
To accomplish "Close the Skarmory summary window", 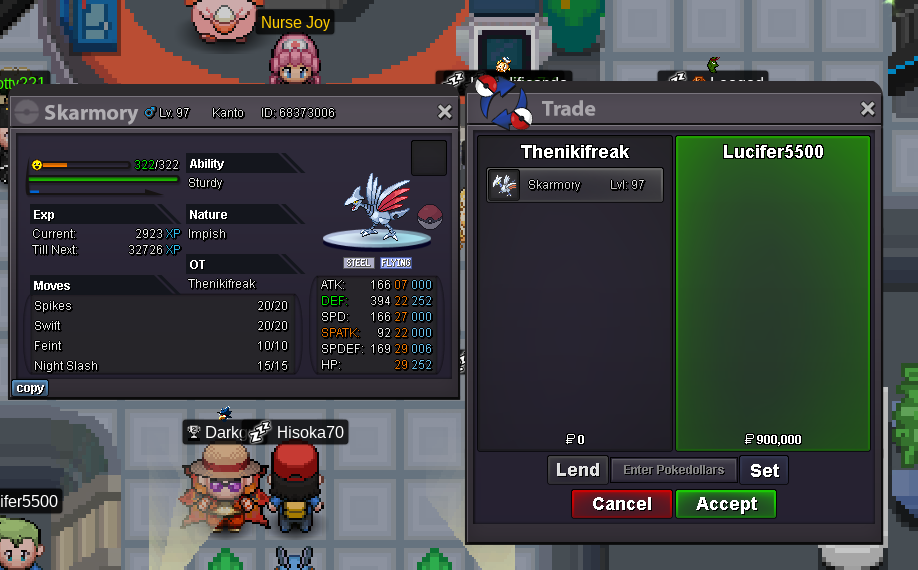I will pos(445,112).
